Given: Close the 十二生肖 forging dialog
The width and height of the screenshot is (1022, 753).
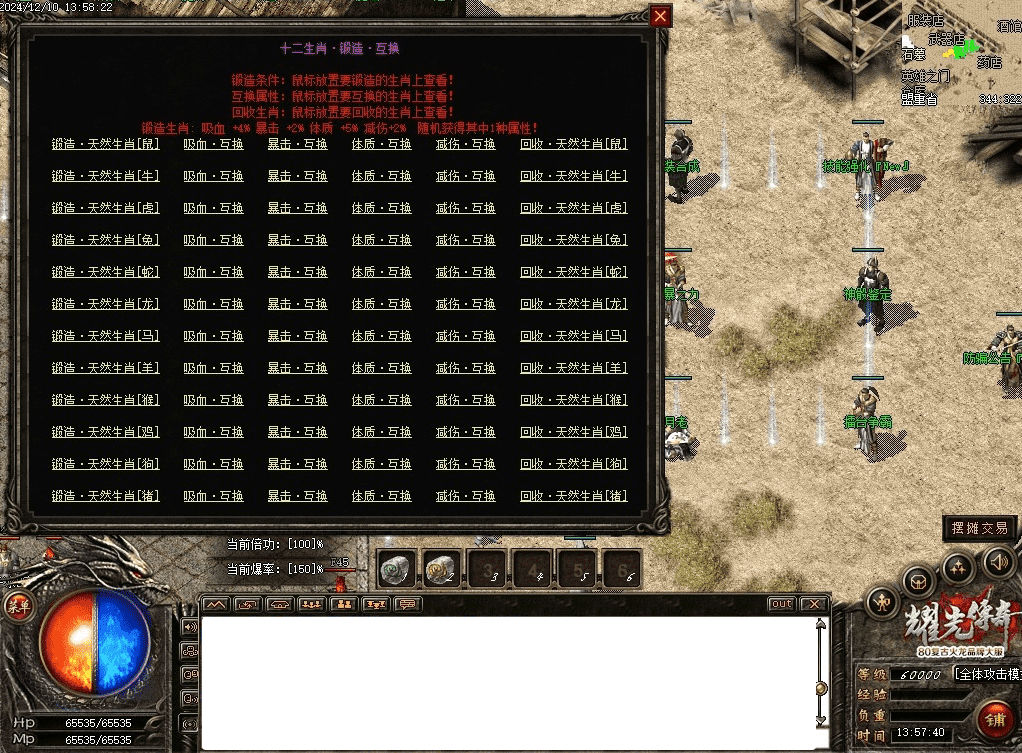Looking at the screenshot, I should pyautogui.click(x=660, y=16).
